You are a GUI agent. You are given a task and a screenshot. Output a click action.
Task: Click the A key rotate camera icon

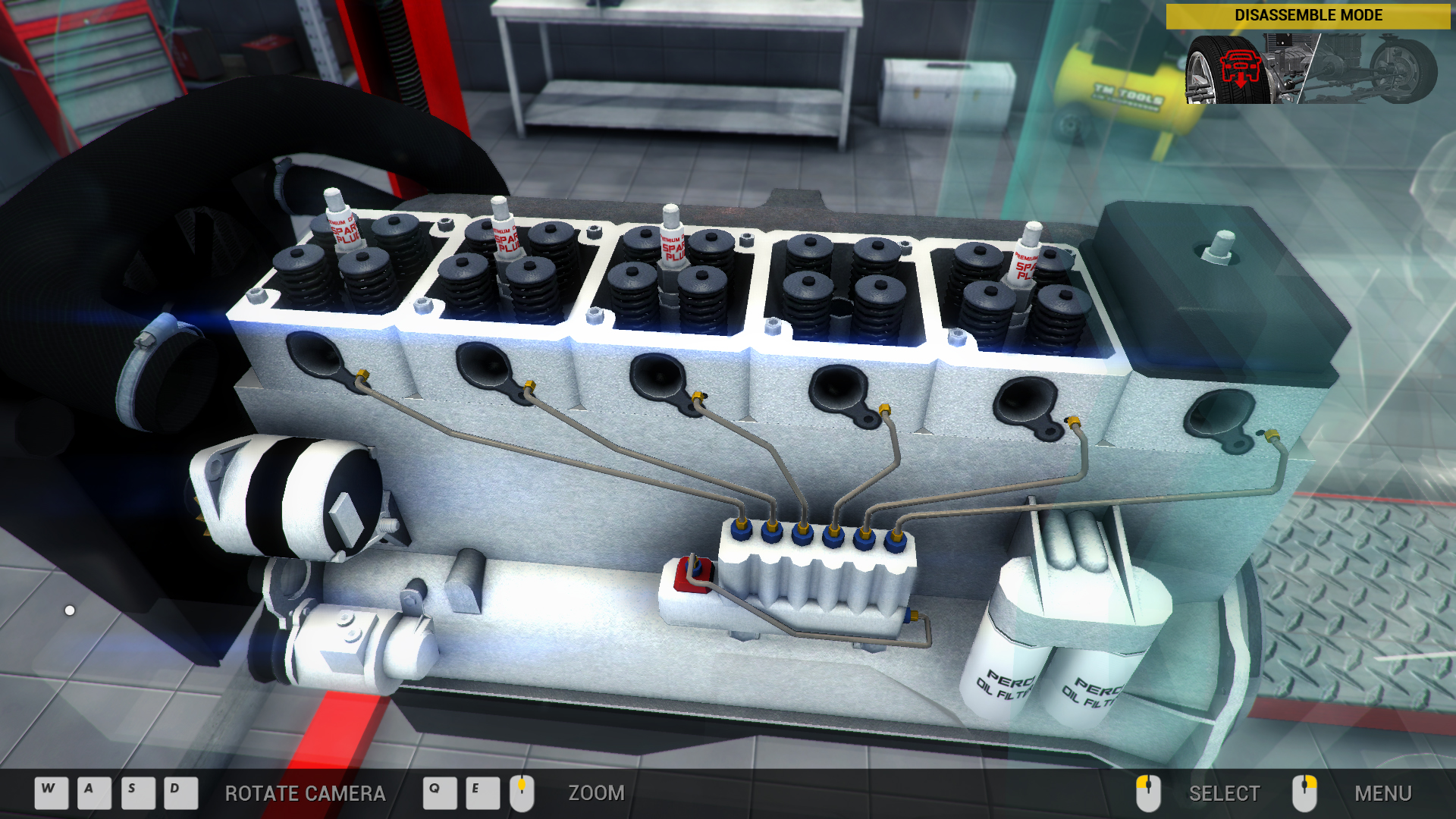pos(90,792)
